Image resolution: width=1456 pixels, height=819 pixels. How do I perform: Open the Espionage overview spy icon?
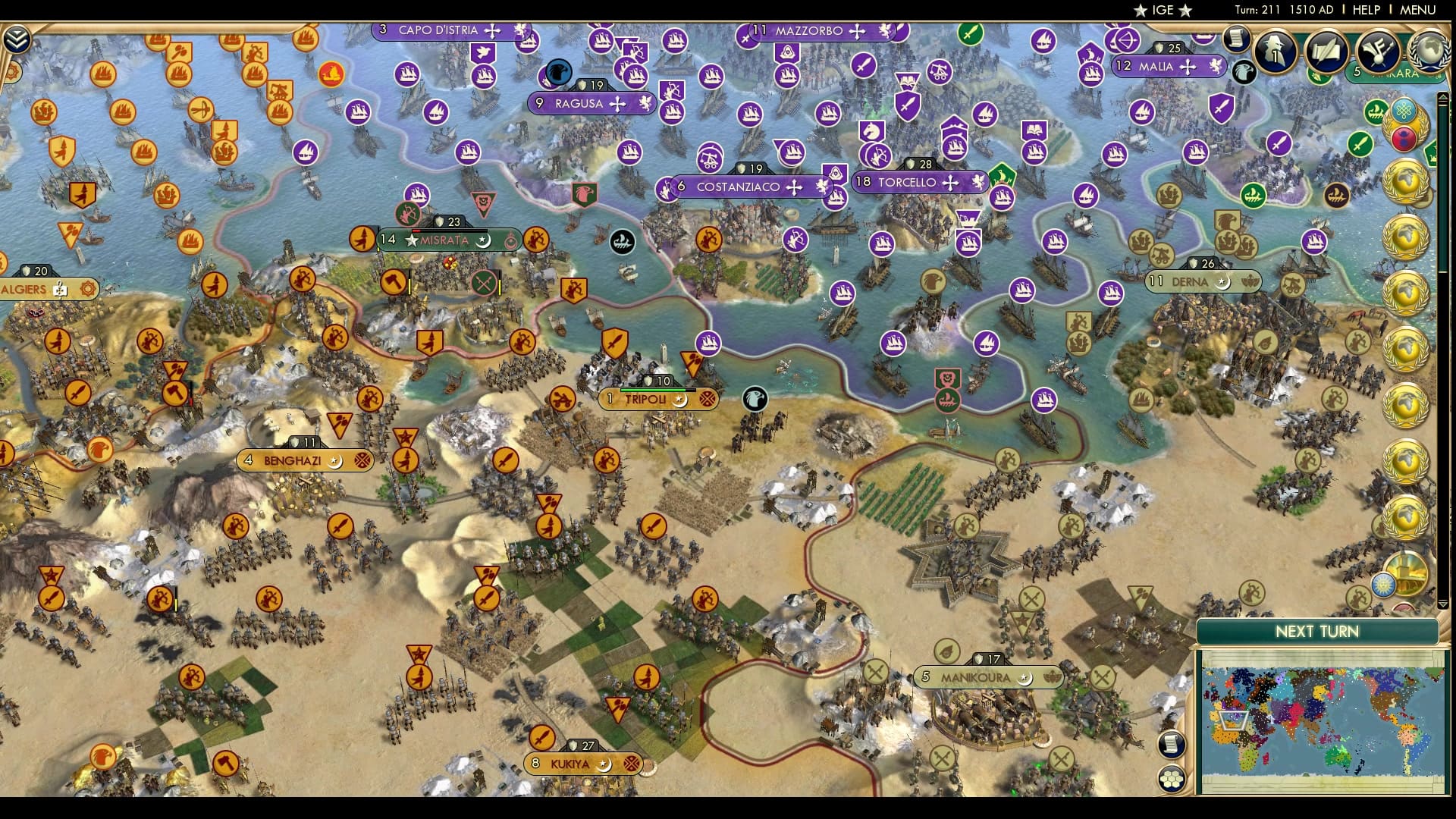(x=1275, y=53)
